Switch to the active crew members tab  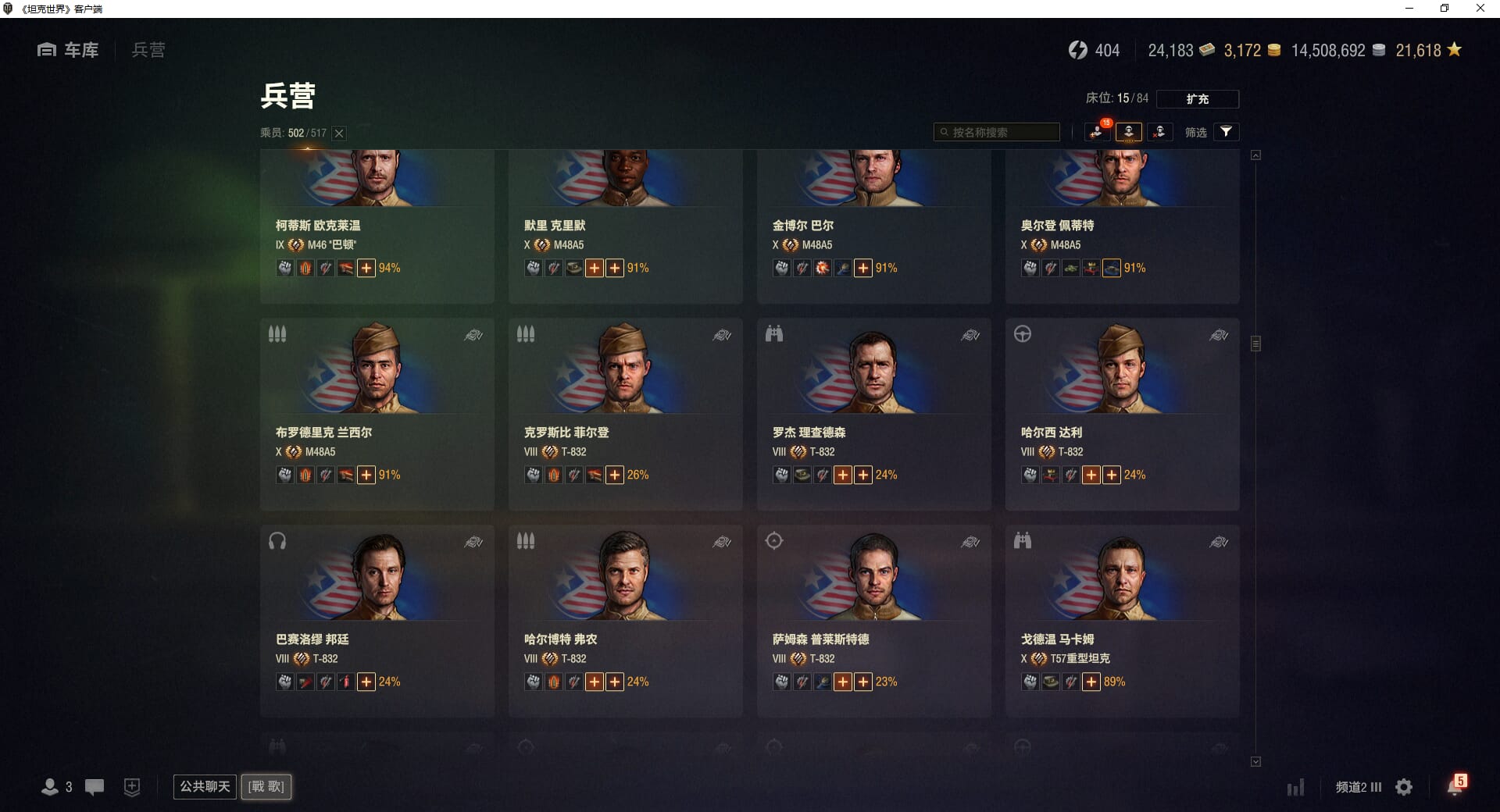click(1128, 132)
